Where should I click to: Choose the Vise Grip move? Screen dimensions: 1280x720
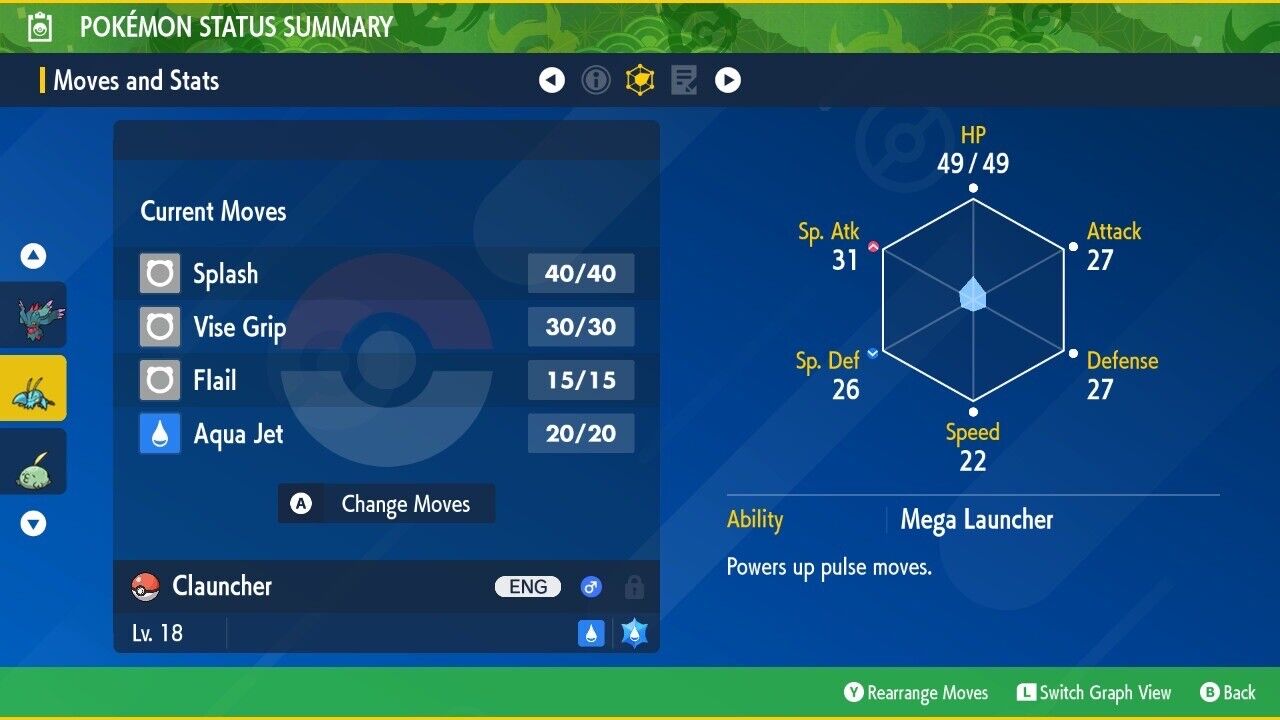point(386,327)
